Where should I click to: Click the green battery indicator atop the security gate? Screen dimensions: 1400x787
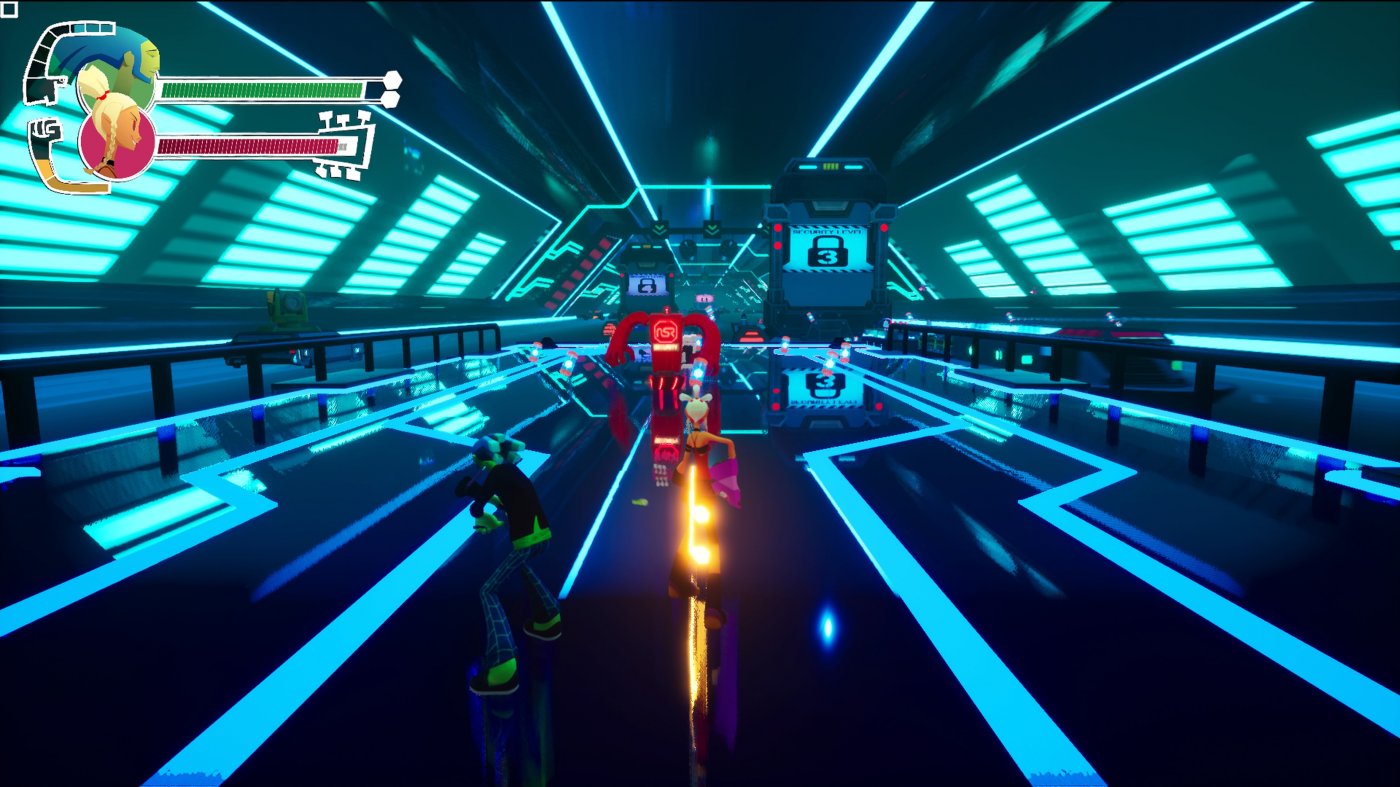click(831, 165)
